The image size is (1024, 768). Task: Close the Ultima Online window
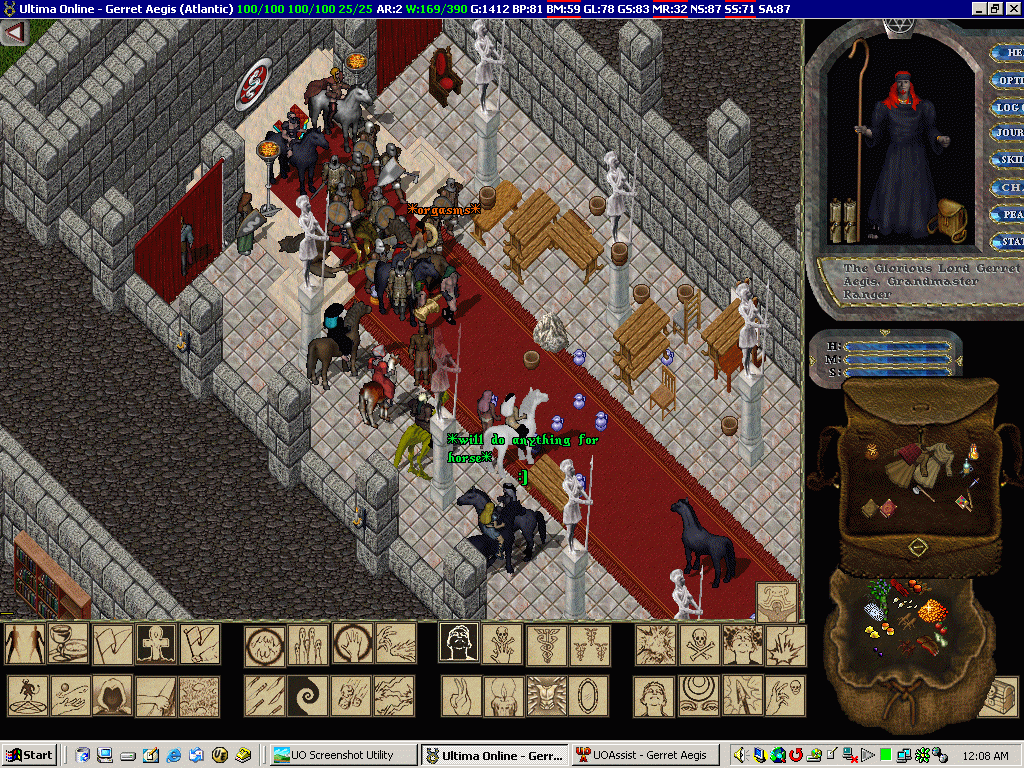point(1014,8)
